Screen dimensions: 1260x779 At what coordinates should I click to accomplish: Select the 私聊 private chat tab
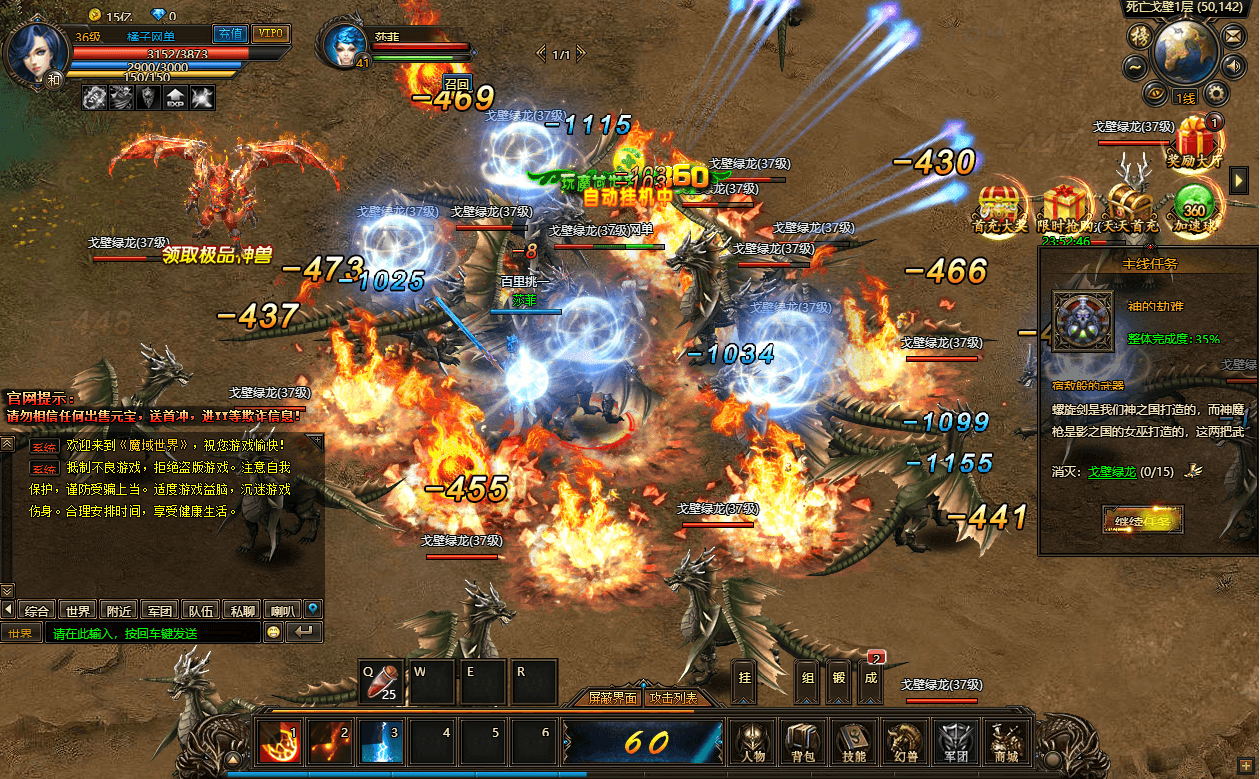pyautogui.click(x=241, y=609)
